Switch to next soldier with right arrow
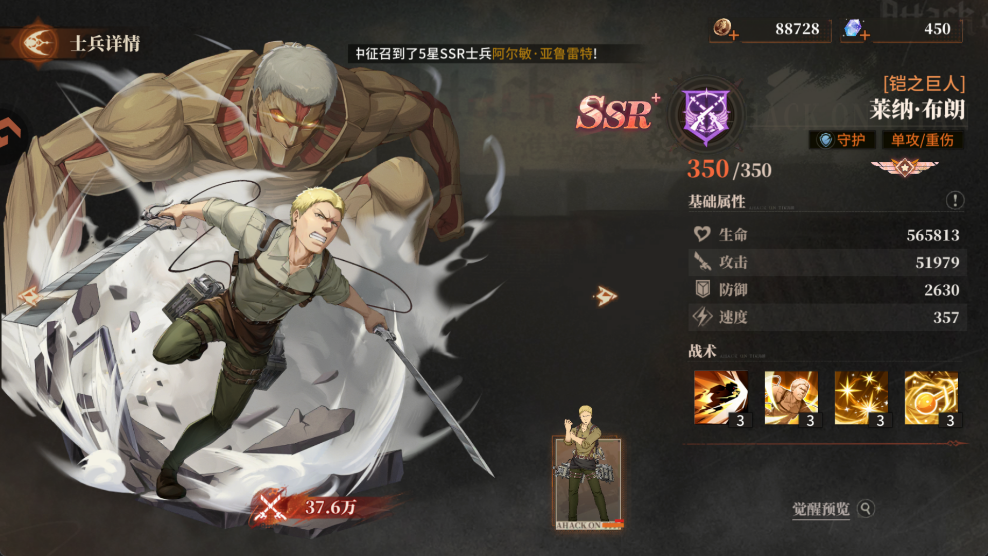The height and width of the screenshot is (556, 988). click(604, 295)
